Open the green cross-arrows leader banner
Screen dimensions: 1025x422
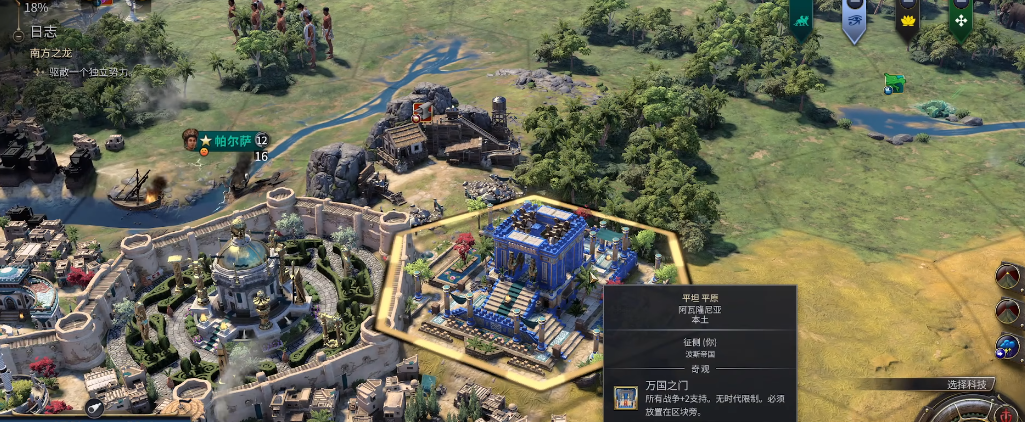pyautogui.click(x=960, y=19)
